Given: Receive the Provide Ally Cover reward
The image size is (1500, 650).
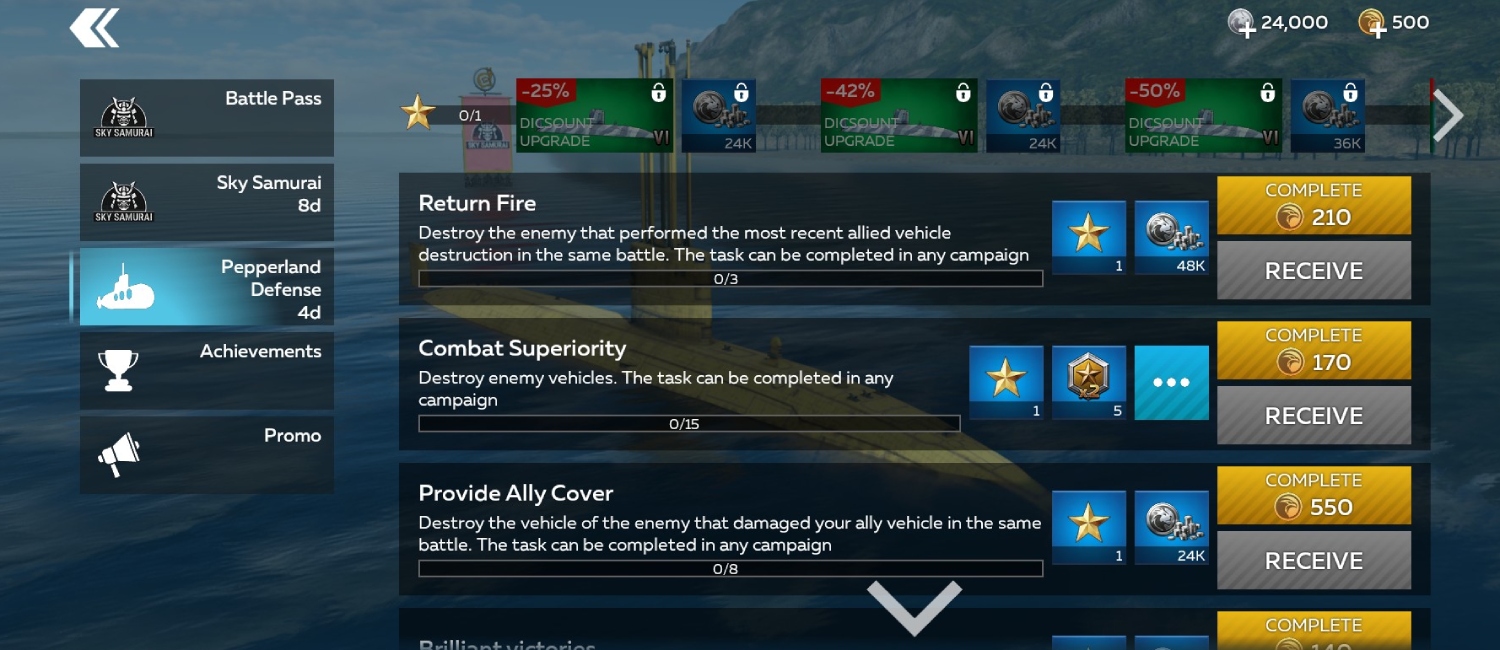Looking at the screenshot, I should (x=1313, y=560).
